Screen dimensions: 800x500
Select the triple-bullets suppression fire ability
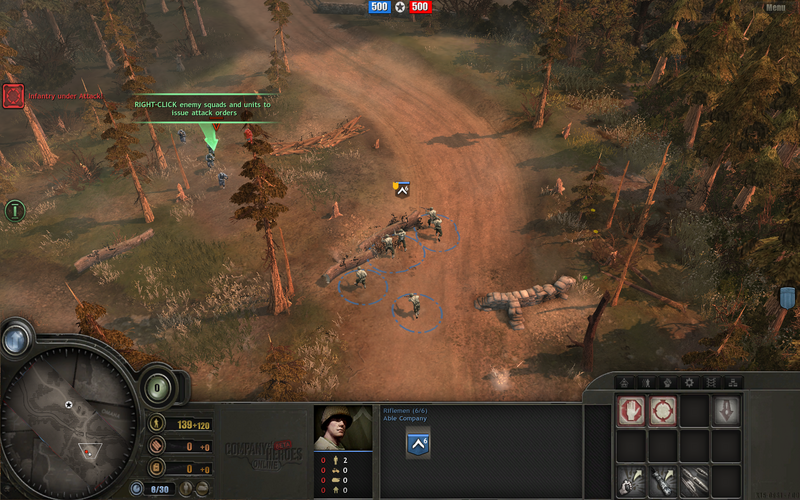point(694,478)
